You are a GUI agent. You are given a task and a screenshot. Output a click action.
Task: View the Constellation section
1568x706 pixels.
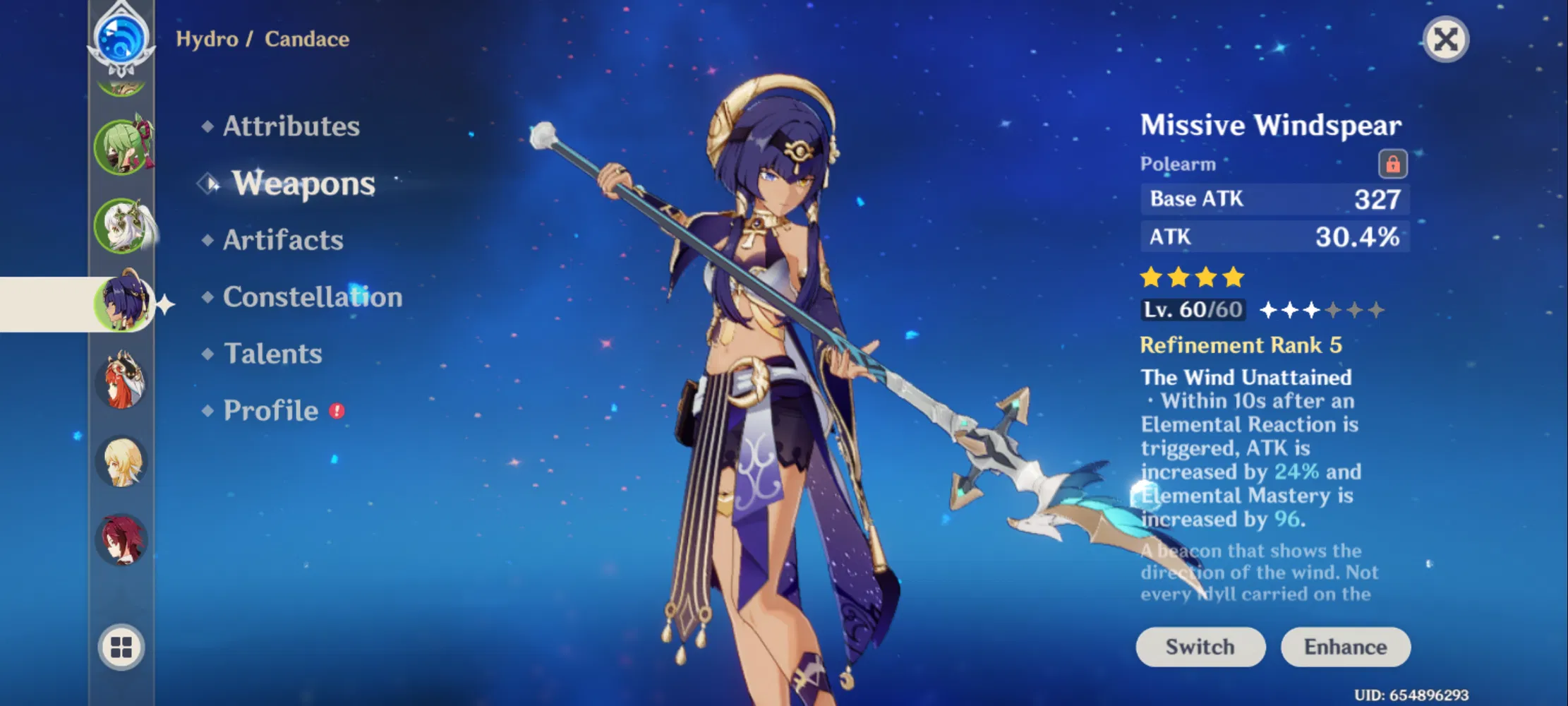click(x=311, y=298)
